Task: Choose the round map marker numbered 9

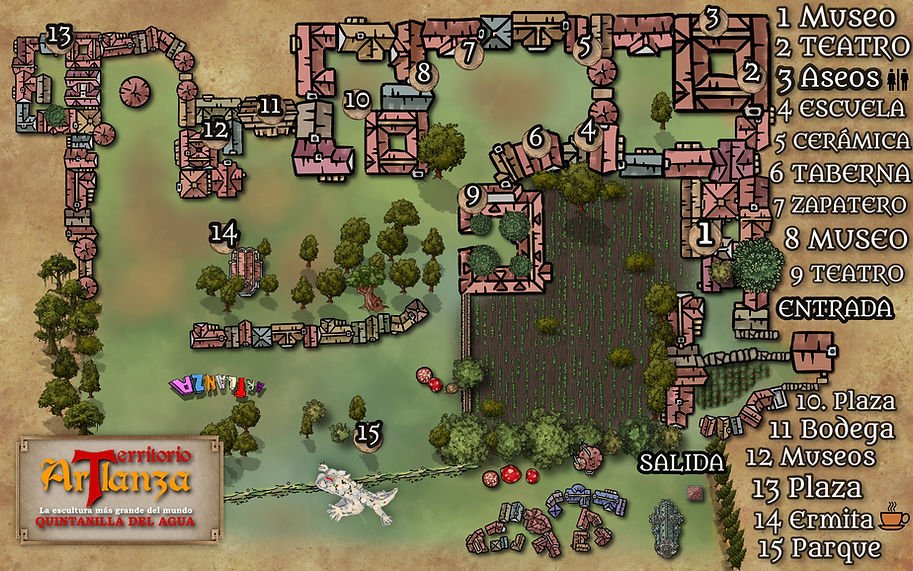Action: [x=473, y=193]
